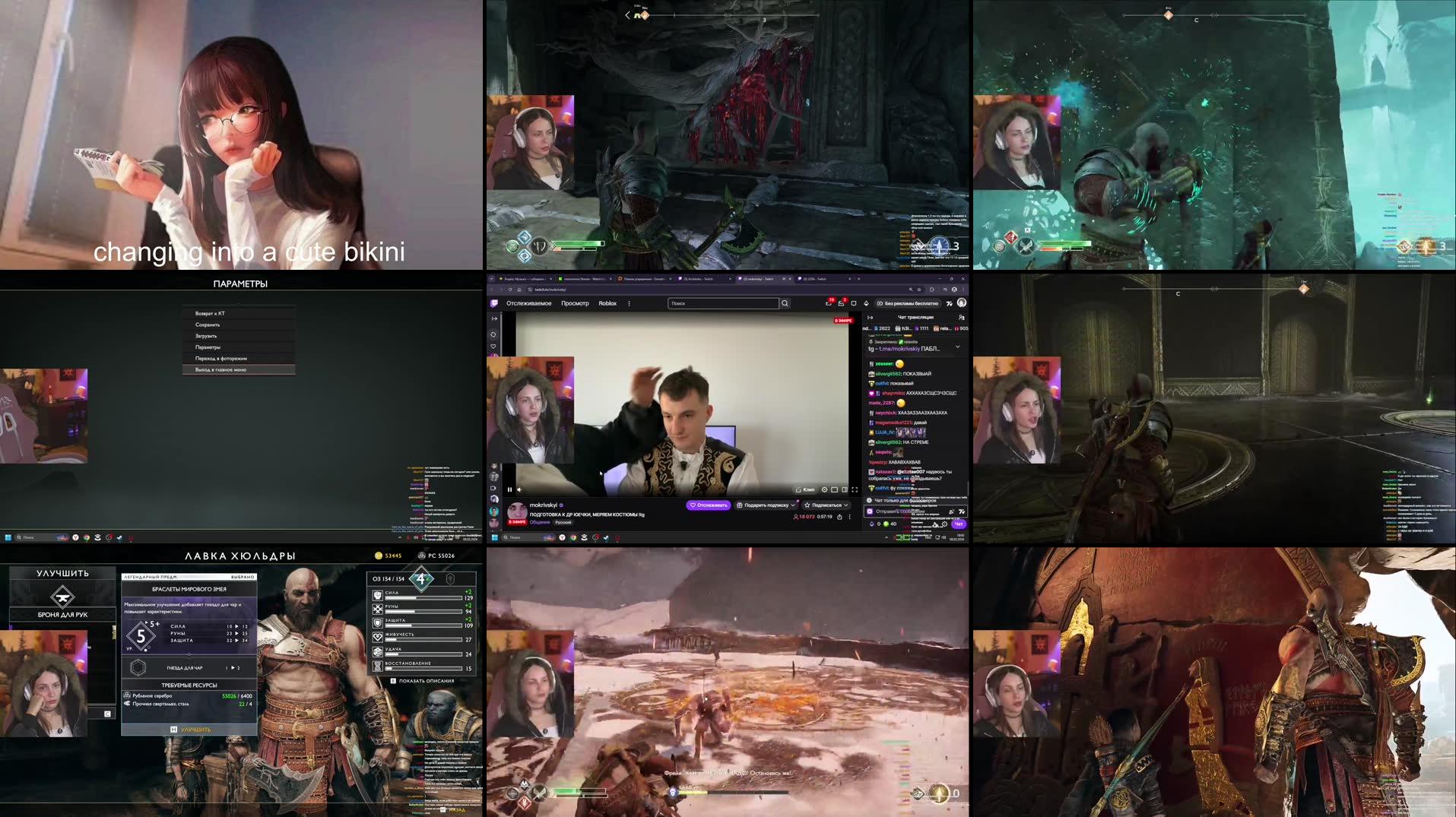The height and width of the screenshot is (817, 1456).
Task: Click the Twitch logo icon
Action: [x=494, y=303]
